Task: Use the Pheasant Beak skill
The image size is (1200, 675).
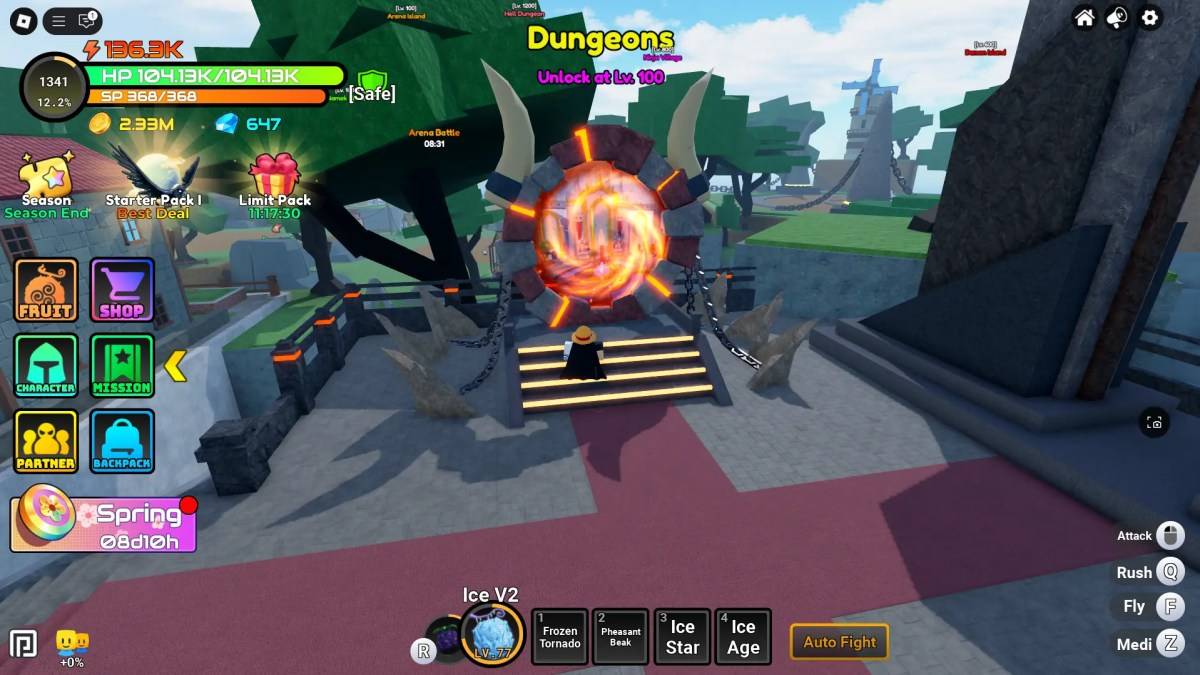Action: click(620, 637)
